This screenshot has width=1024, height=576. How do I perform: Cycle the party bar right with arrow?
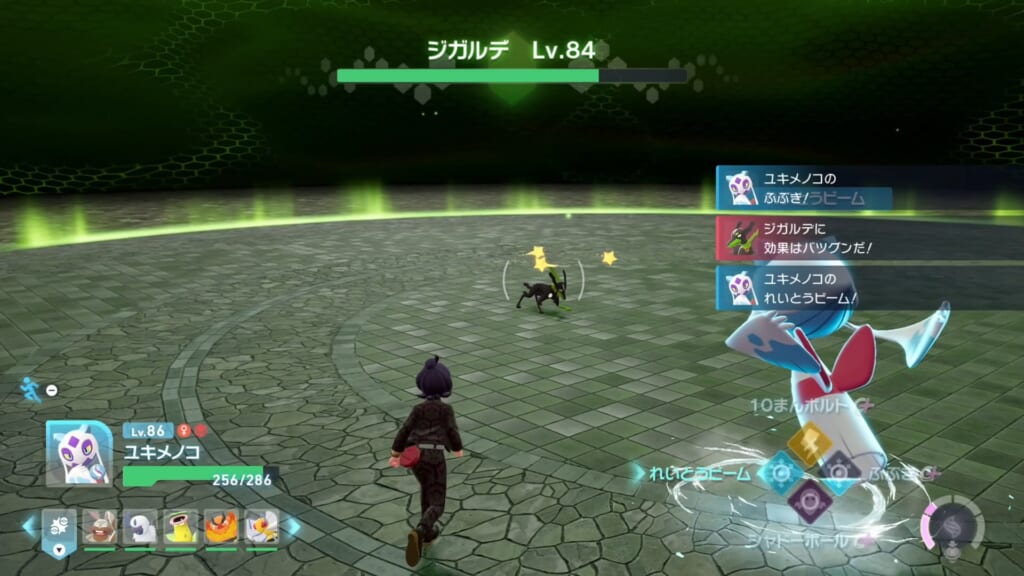(x=293, y=525)
